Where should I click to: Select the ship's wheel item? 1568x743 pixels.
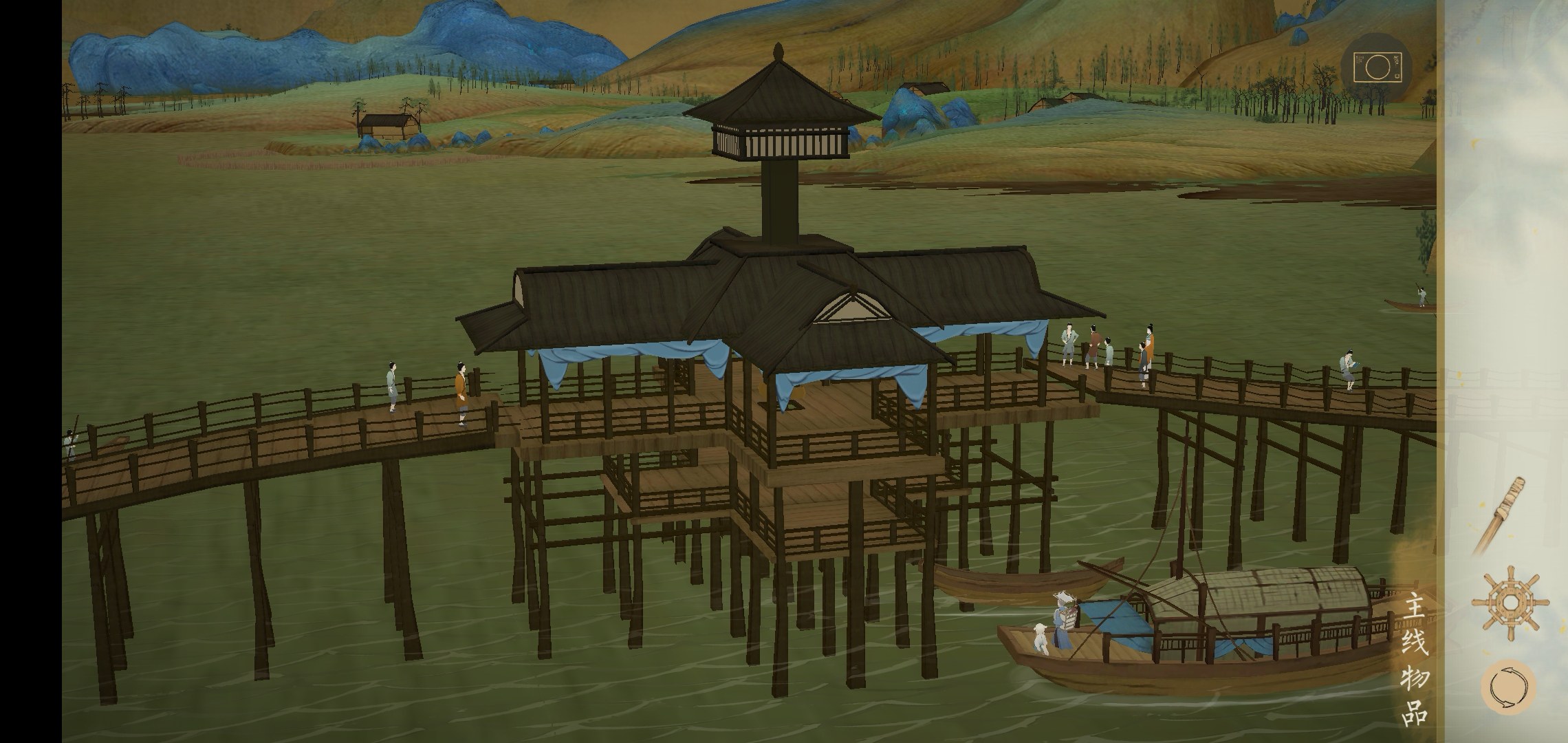(x=1509, y=602)
